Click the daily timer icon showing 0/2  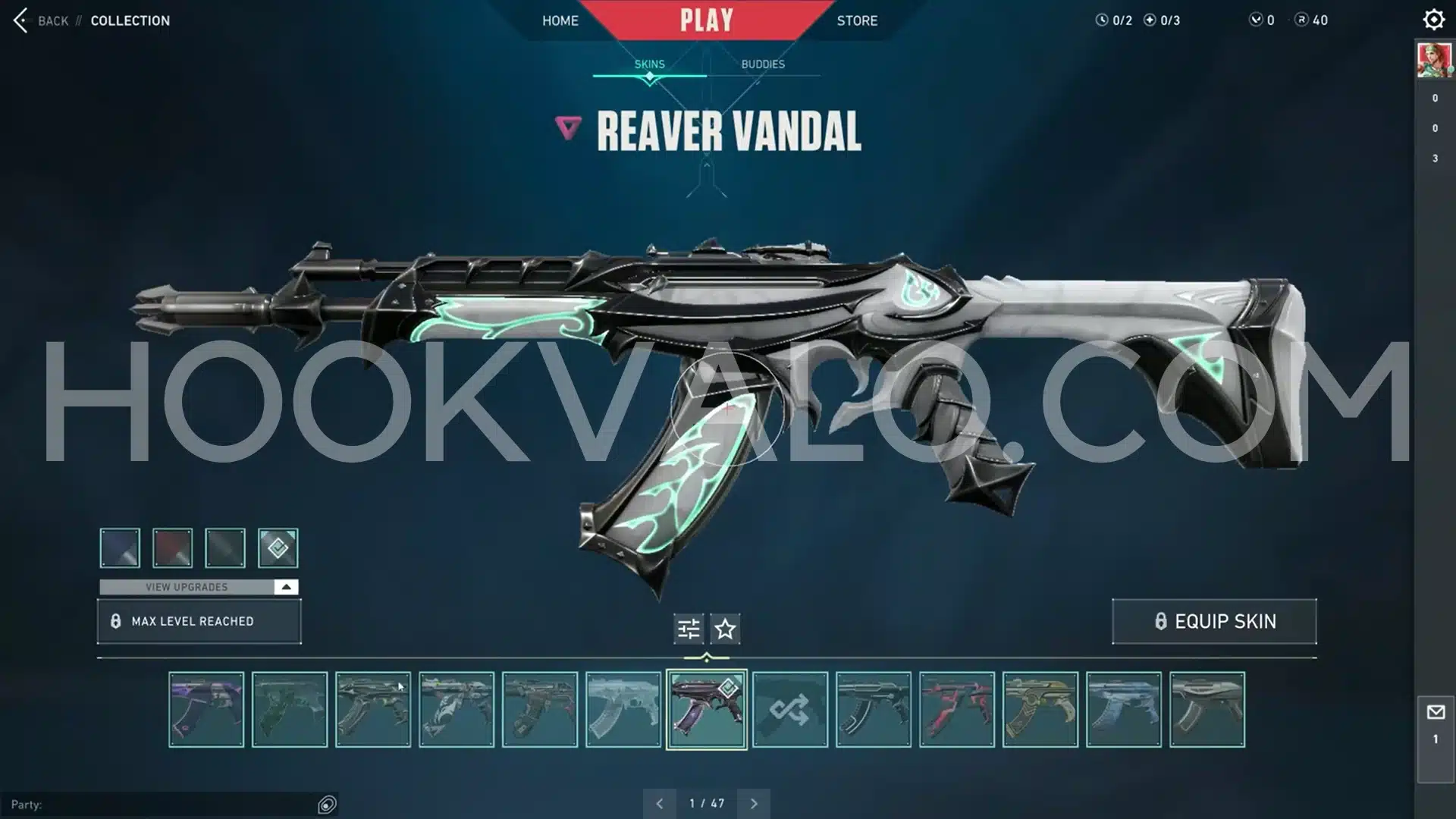pyautogui.click(x=1102, y=20)
